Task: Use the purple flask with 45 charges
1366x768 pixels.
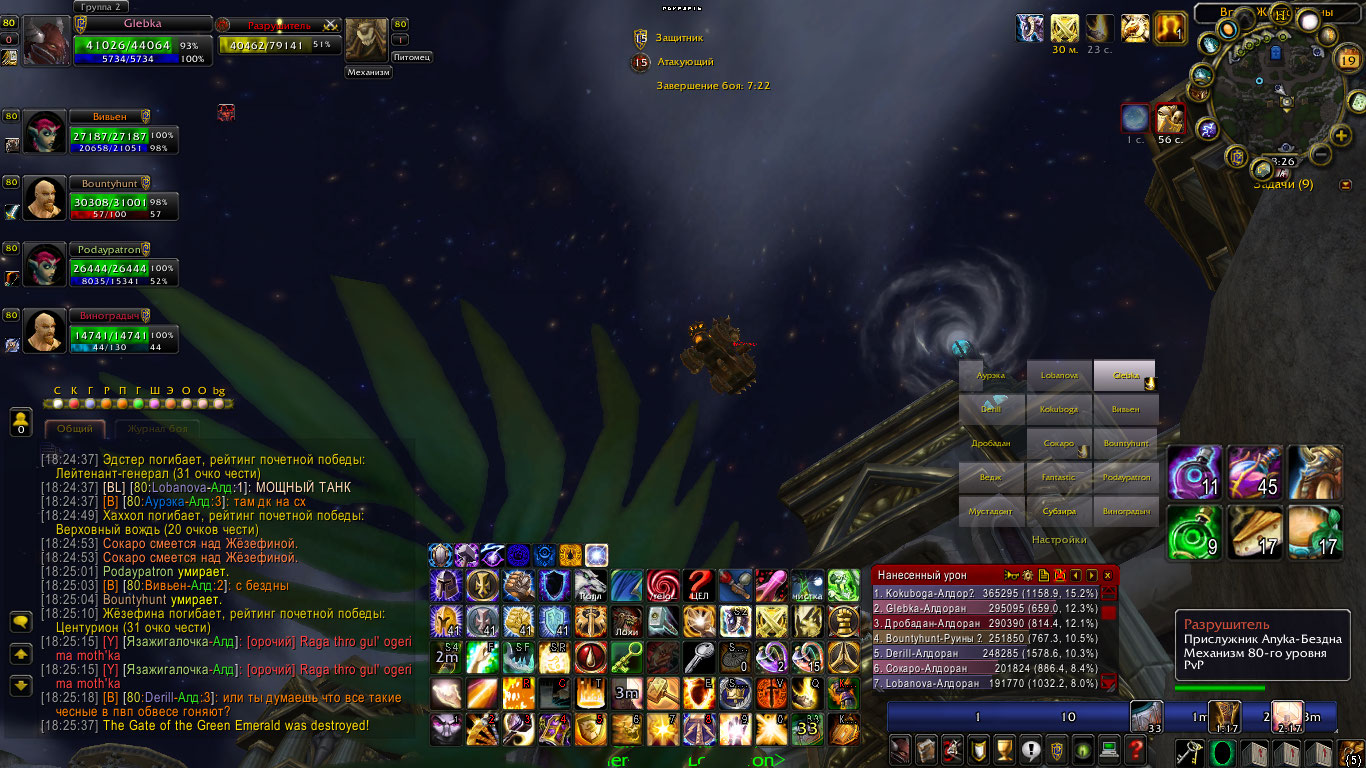Action: [x=1255, y=472]
